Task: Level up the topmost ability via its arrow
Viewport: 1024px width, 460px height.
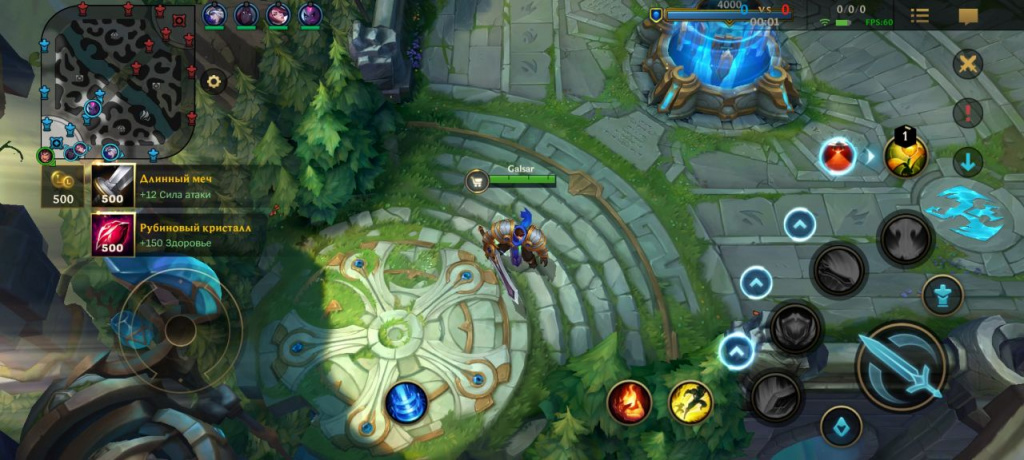Action: click(799, 224)
